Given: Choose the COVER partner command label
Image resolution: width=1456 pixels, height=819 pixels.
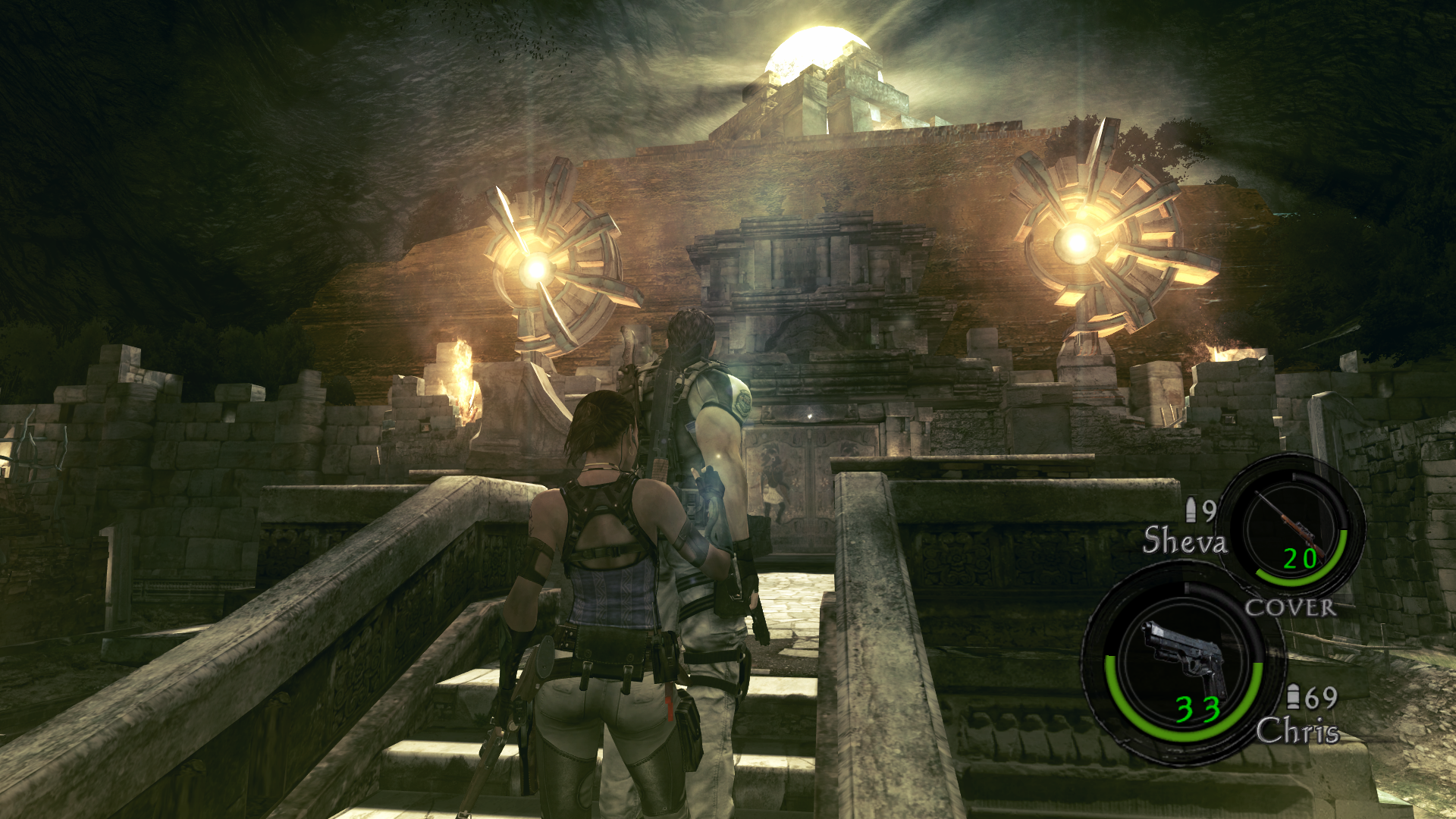Looking at the screenshot, I should coord(1290,607).
